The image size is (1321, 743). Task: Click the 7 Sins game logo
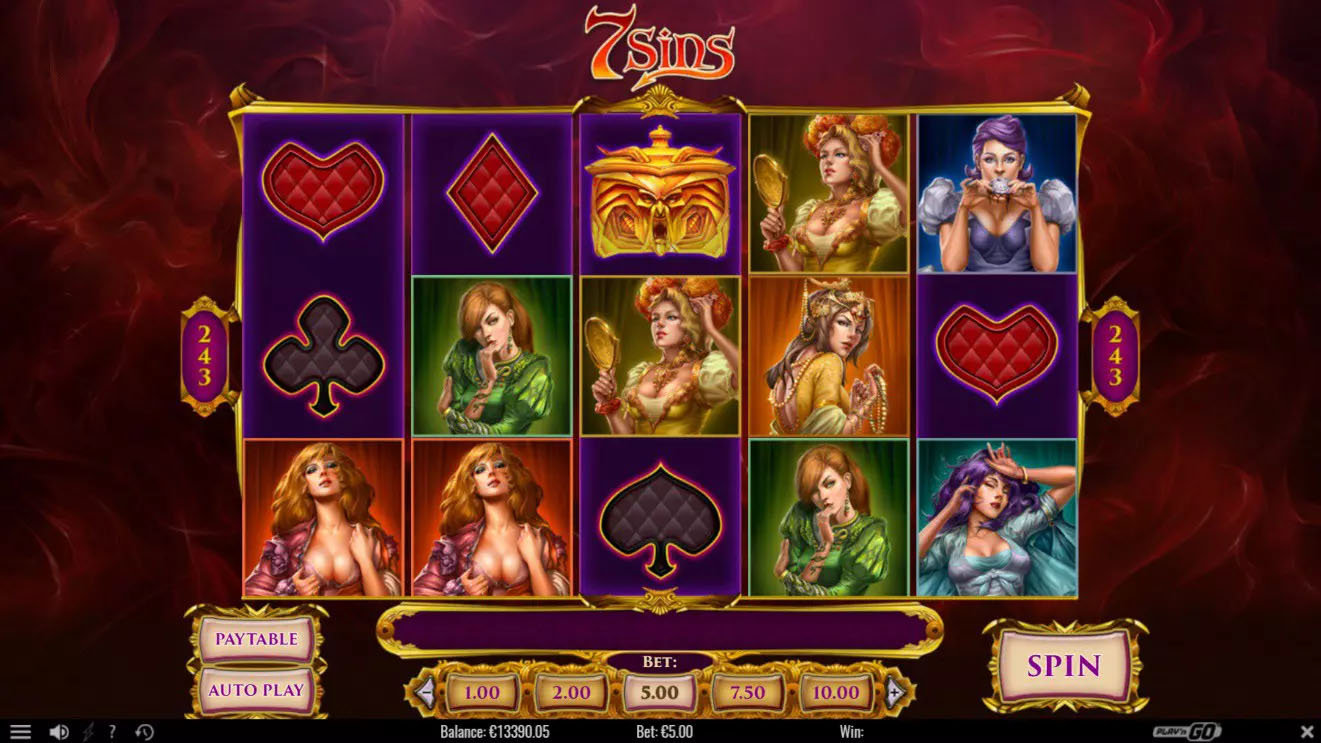660,45
